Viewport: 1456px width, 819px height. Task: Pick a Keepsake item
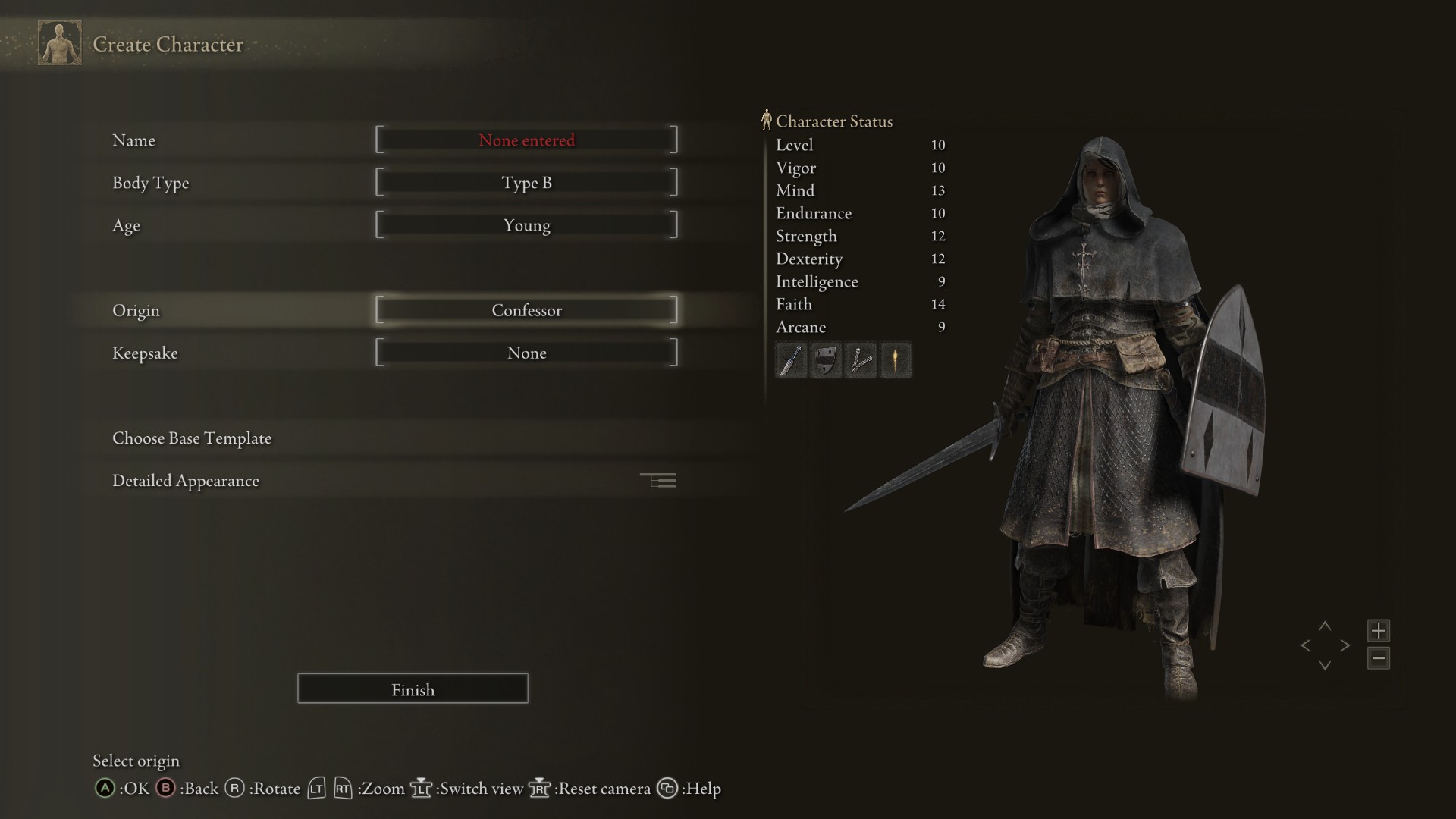tap(526, 353)
